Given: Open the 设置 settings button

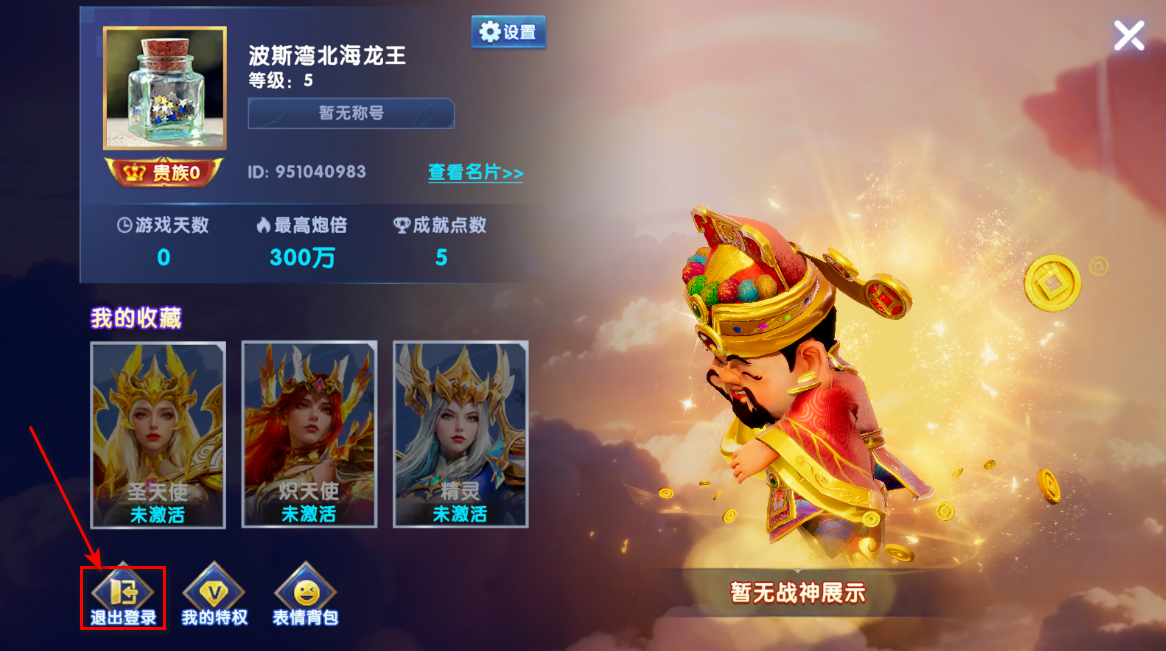Looking at the screenshot, I should 508,32.
